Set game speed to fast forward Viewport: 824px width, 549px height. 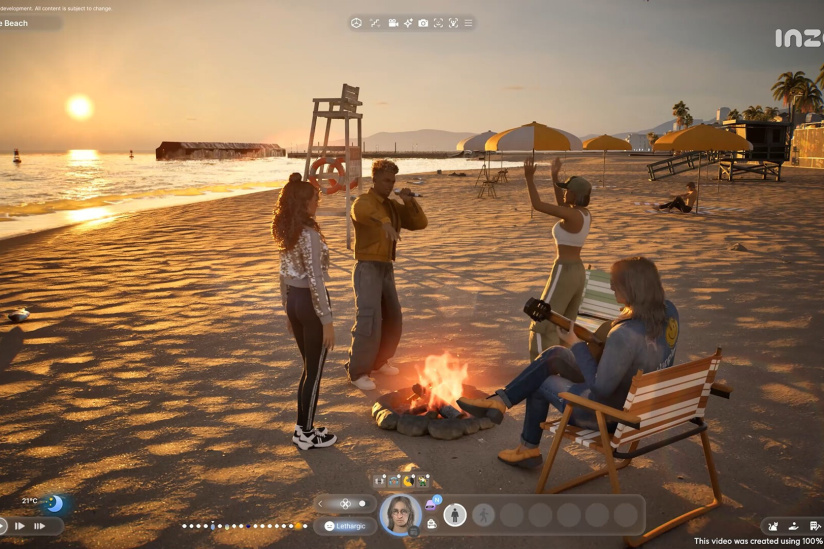[19, 526]
